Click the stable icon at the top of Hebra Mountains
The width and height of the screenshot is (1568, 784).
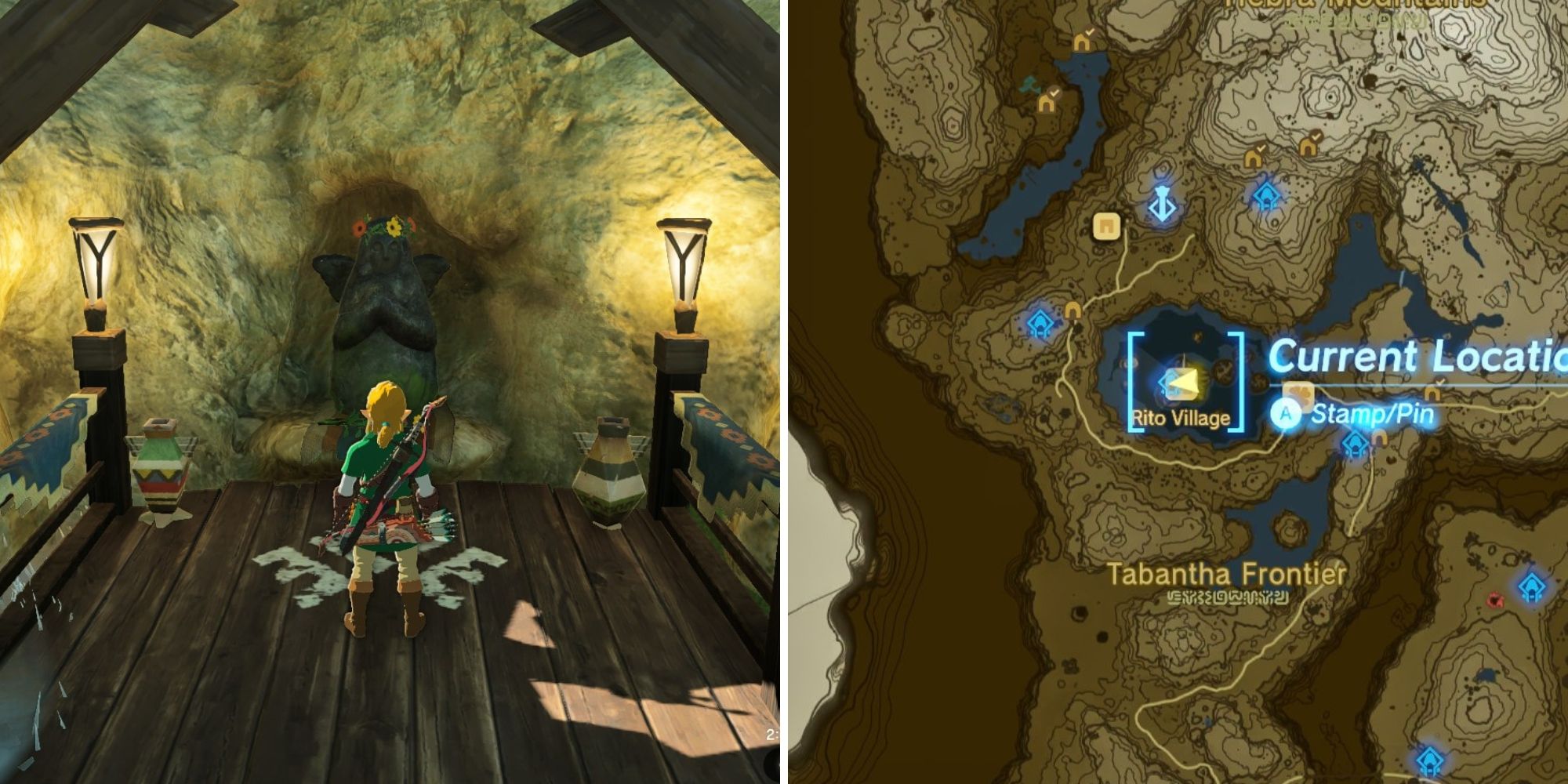(x=1083, y=43)
